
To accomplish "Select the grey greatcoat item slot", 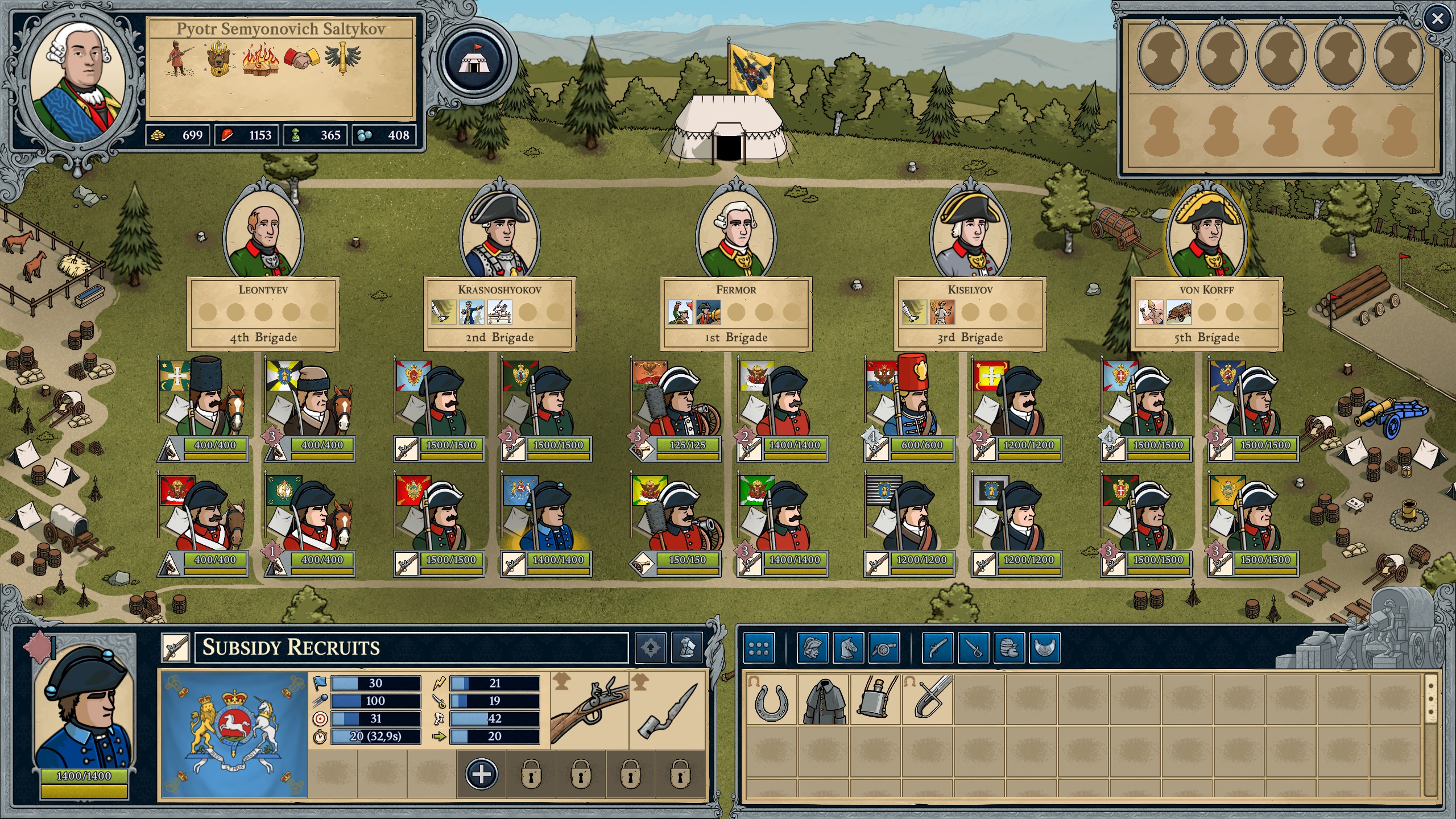I will click(823, 700).
